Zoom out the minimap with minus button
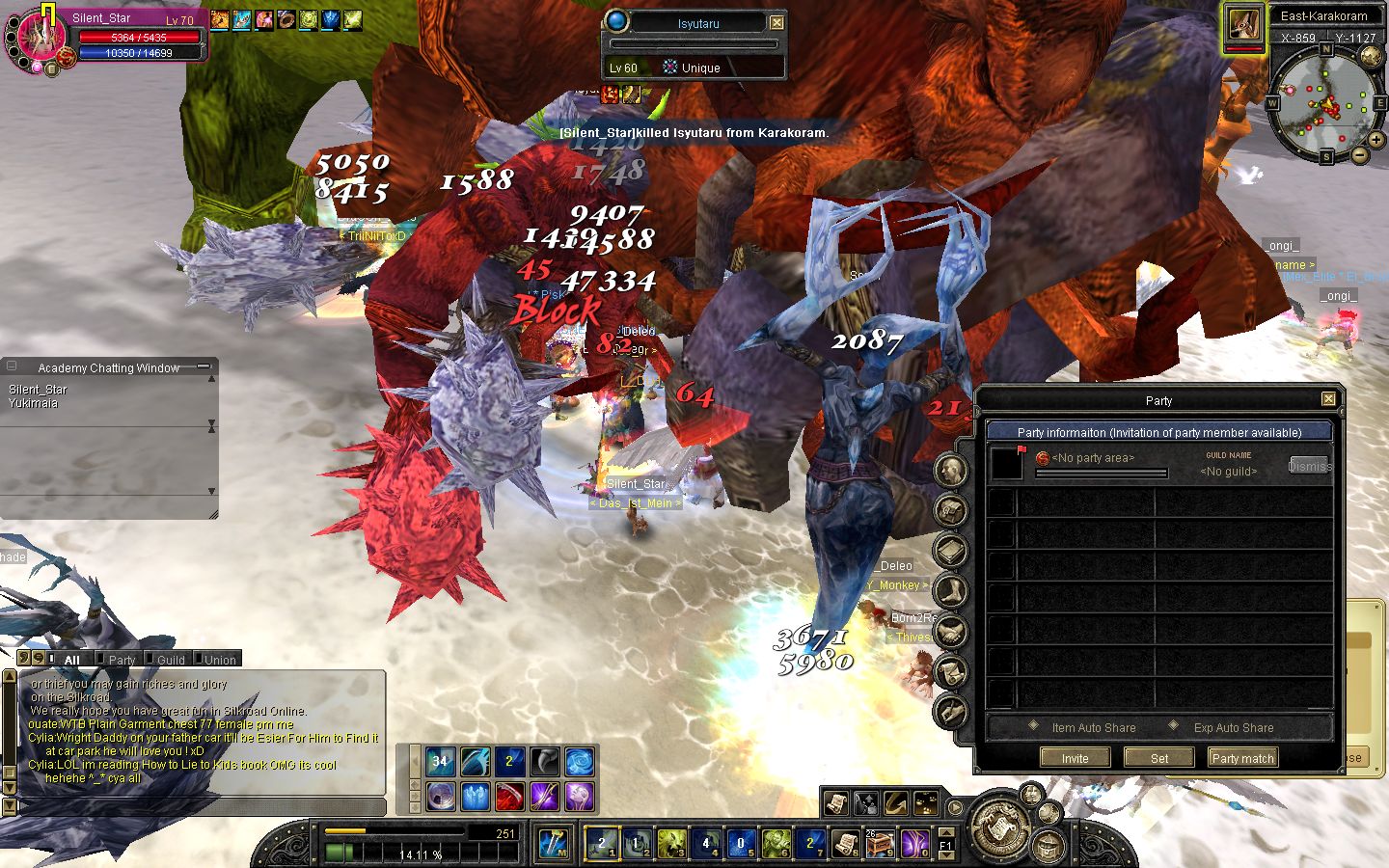The image size is (1389, 868). pos(1359,155)
